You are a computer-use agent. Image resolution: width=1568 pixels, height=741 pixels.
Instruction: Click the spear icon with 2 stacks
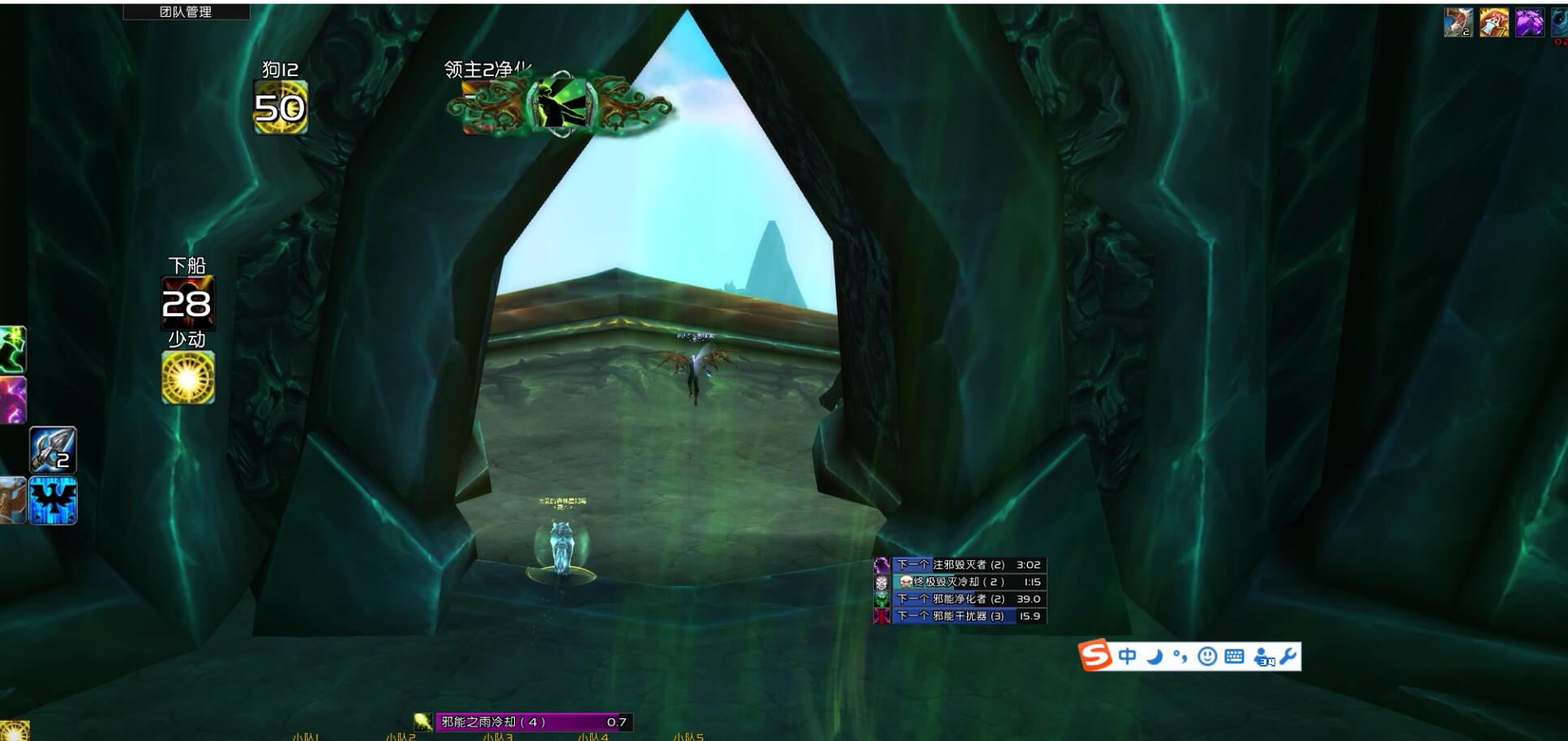(x=54, y=450)
